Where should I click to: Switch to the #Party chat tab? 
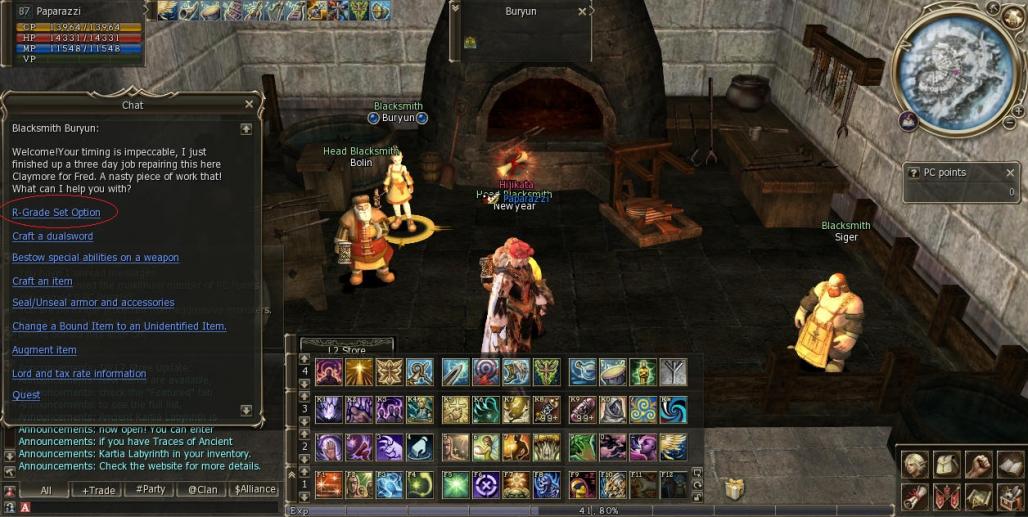pyautogui.click(x=151, y=490)
